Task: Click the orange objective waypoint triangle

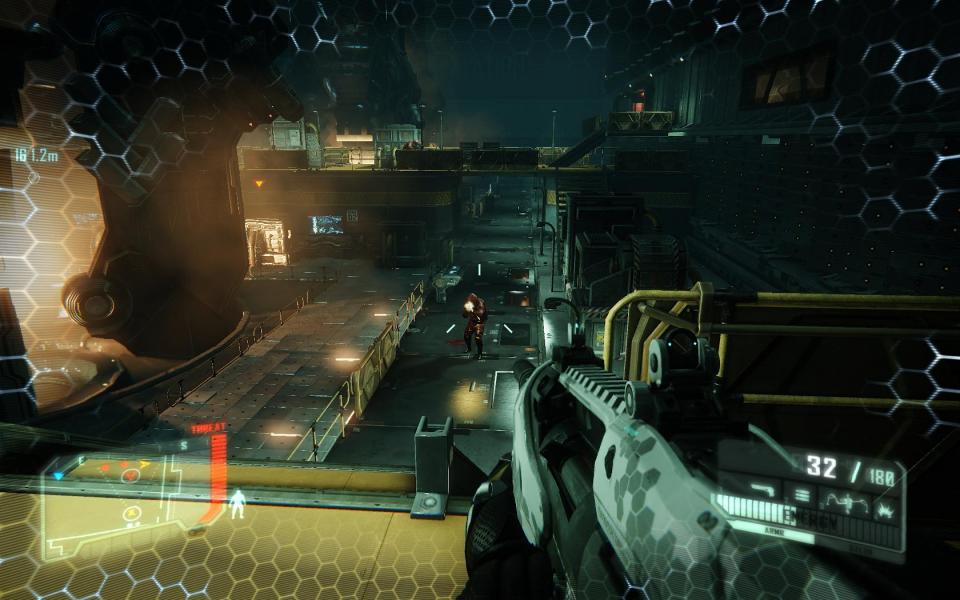Action: 259,184
